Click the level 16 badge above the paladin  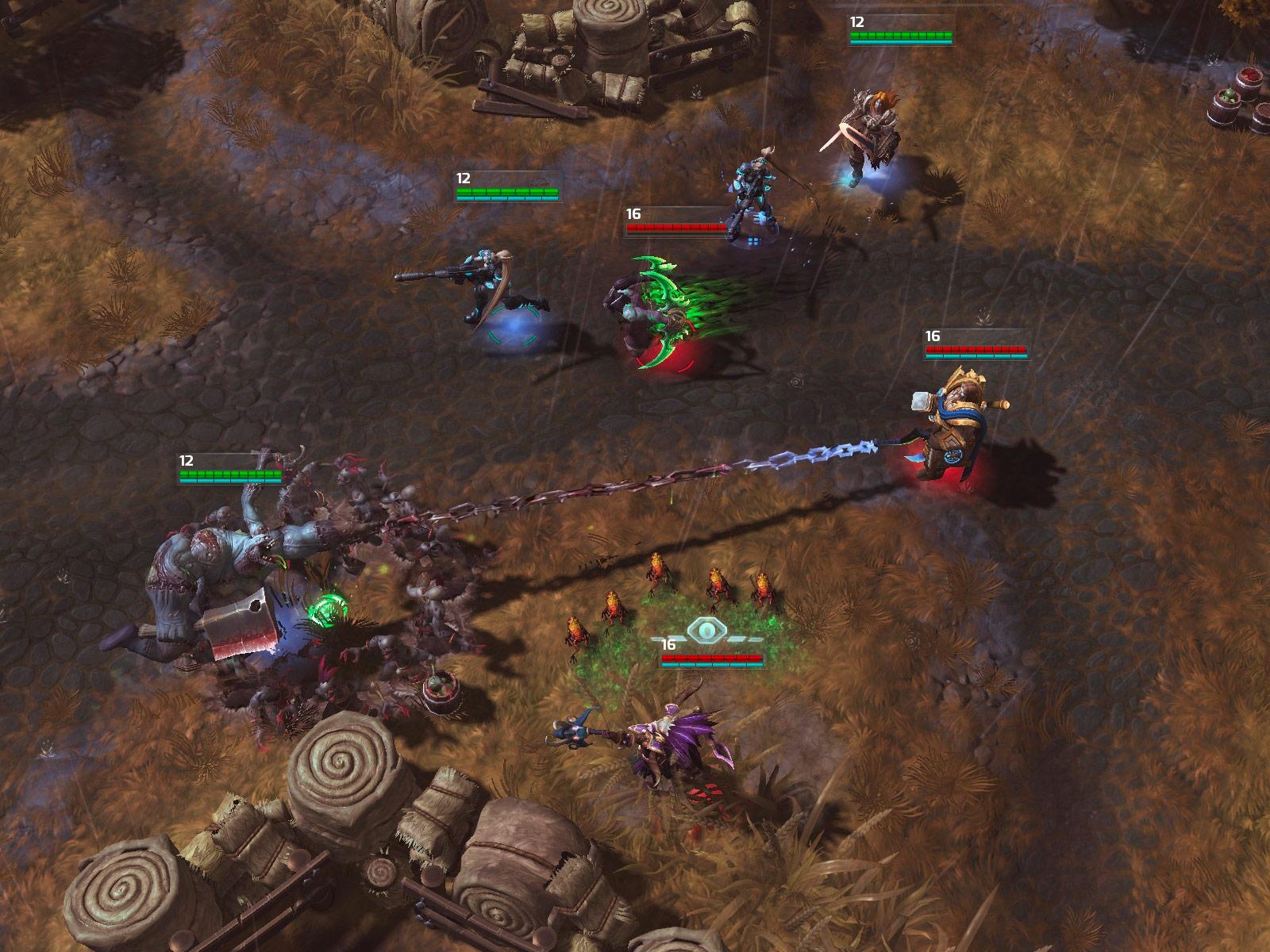pyautogui.click(x=933, y=335)
